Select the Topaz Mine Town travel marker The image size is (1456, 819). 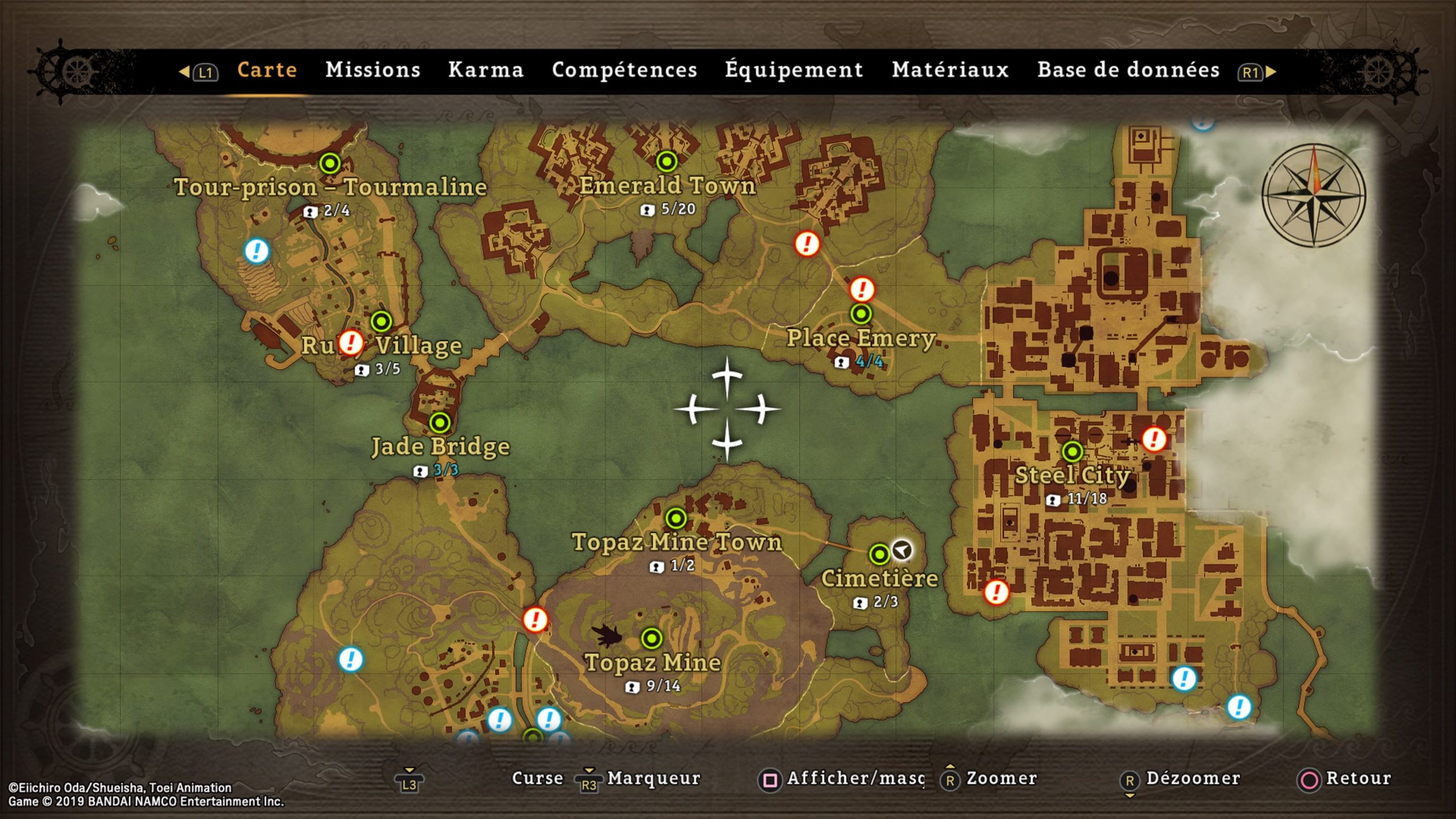676,518
